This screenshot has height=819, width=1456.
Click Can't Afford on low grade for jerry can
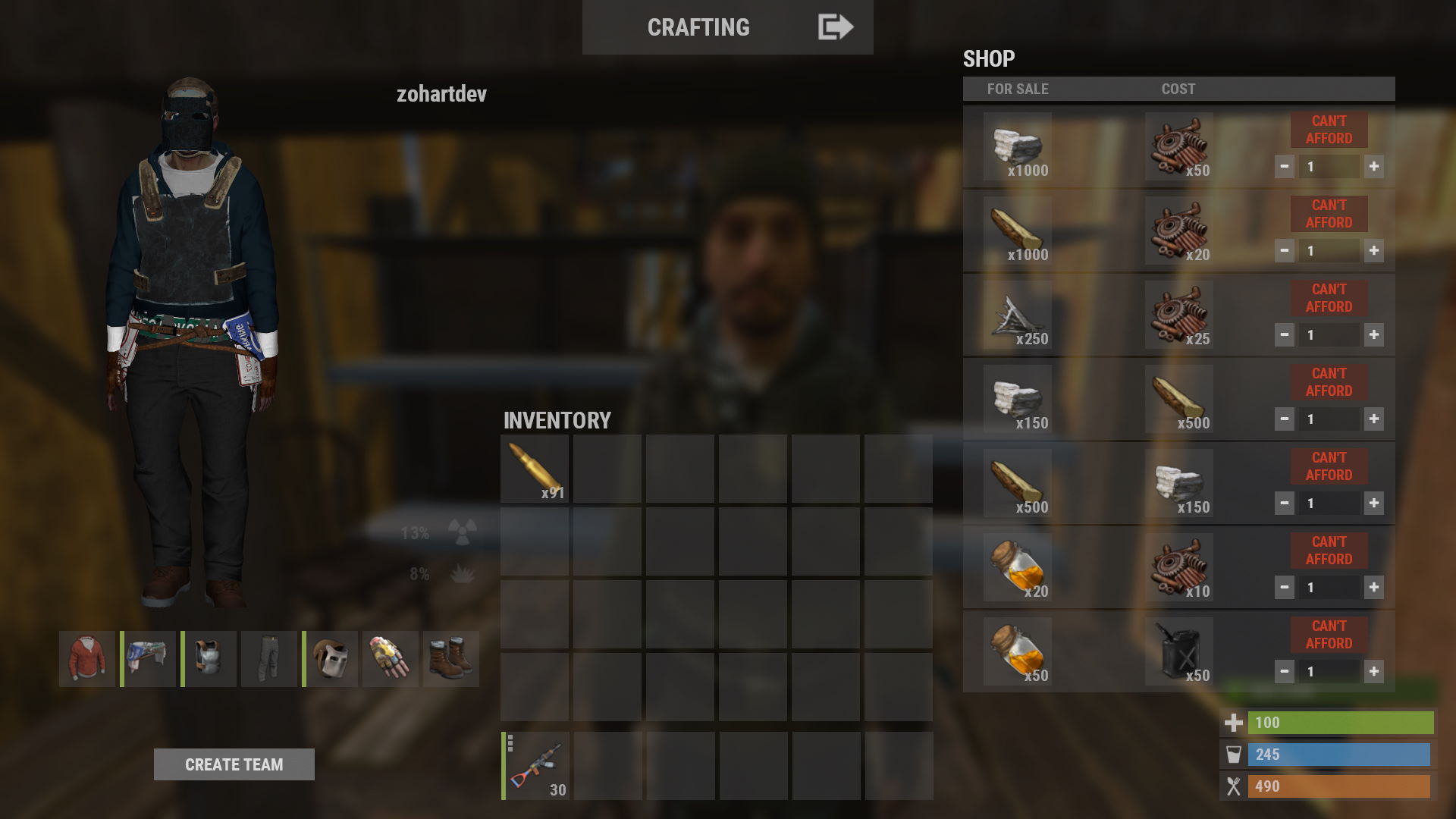point(1329,635)
